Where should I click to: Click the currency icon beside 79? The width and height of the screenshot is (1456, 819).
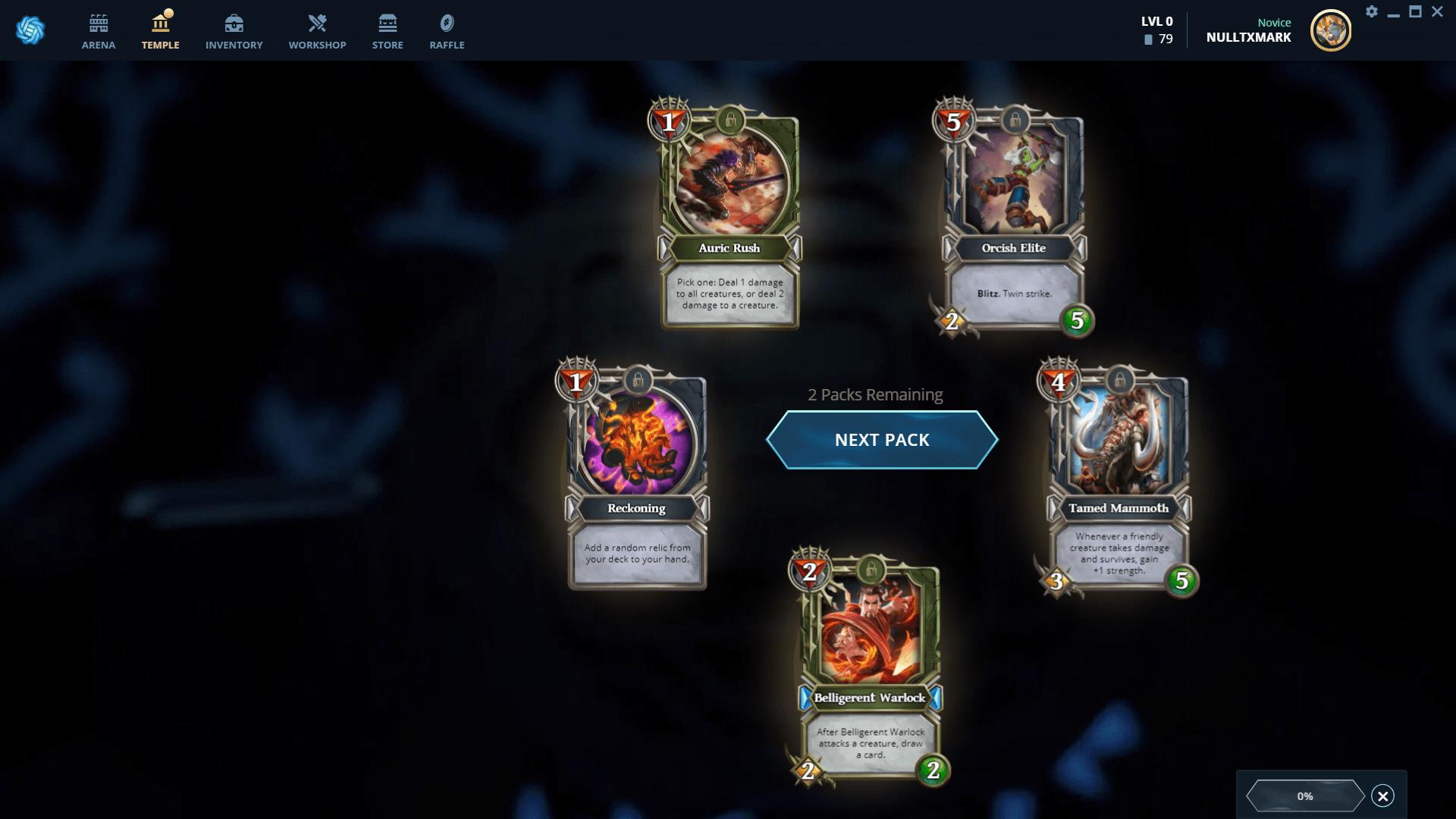point(1147,39)
